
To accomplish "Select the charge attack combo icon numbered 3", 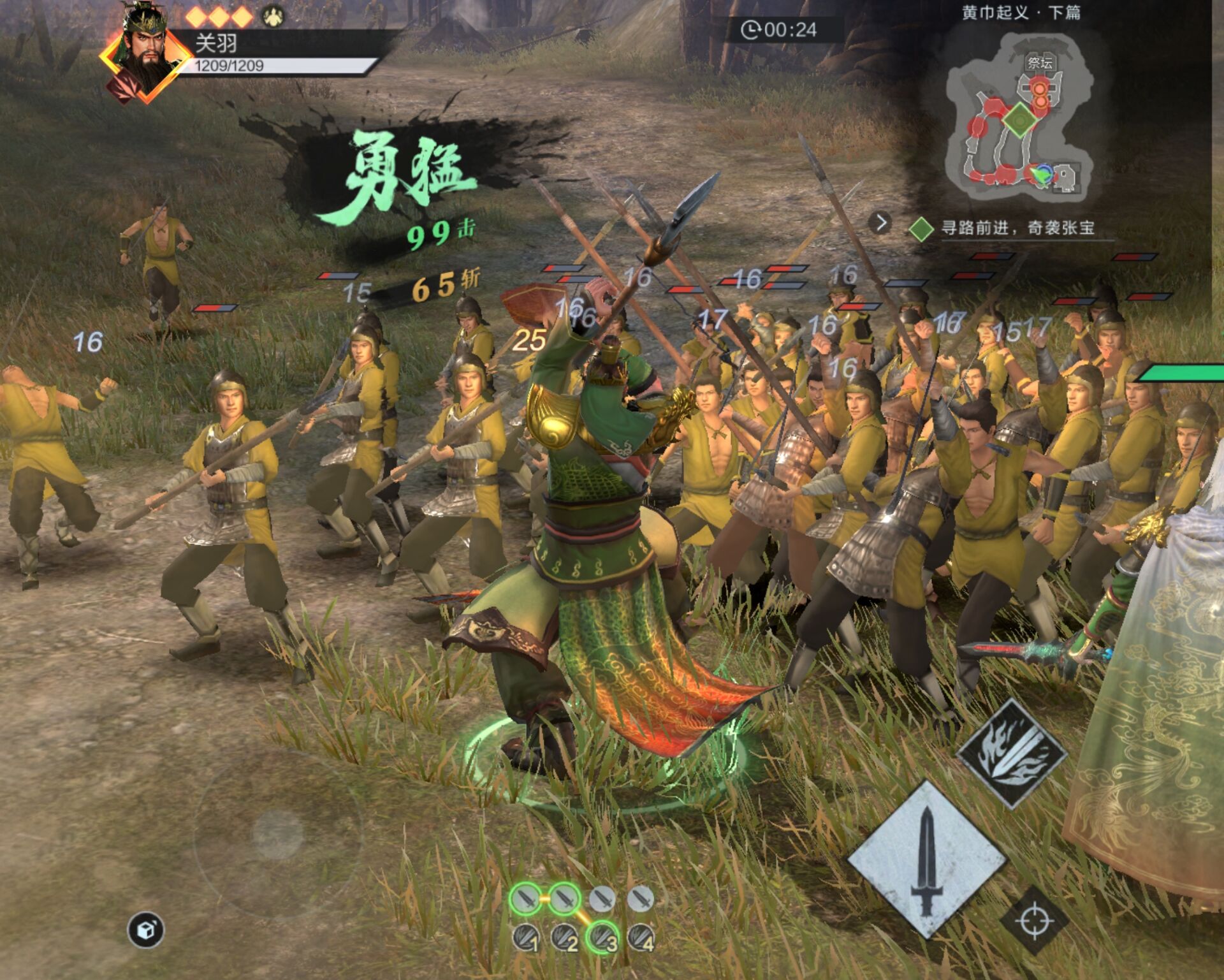I will tap(602, 937).
